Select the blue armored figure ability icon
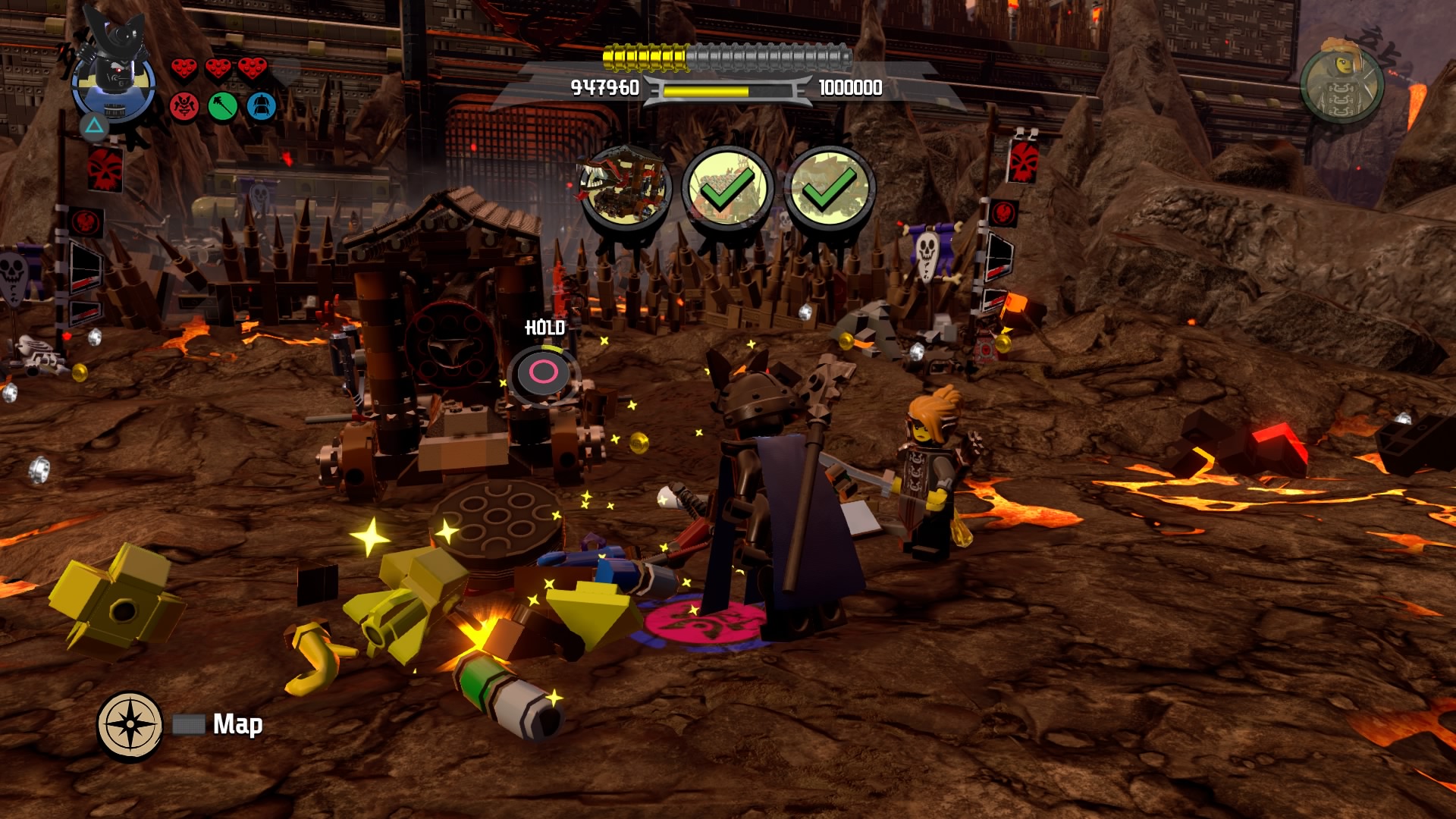This screenshot has height=819, width=1456. (x=261, y=107)
